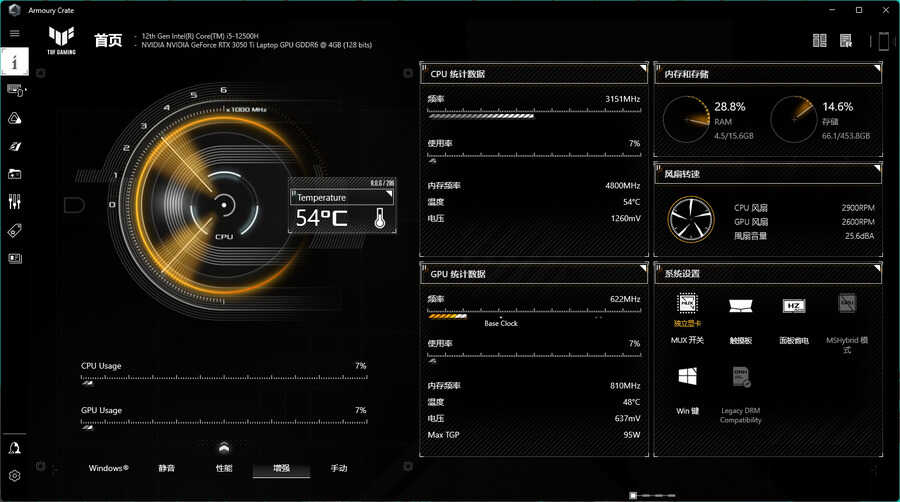Switch to the 静音 silent mode
Viewport: 900px width, 502px height.
pos(166,468)
